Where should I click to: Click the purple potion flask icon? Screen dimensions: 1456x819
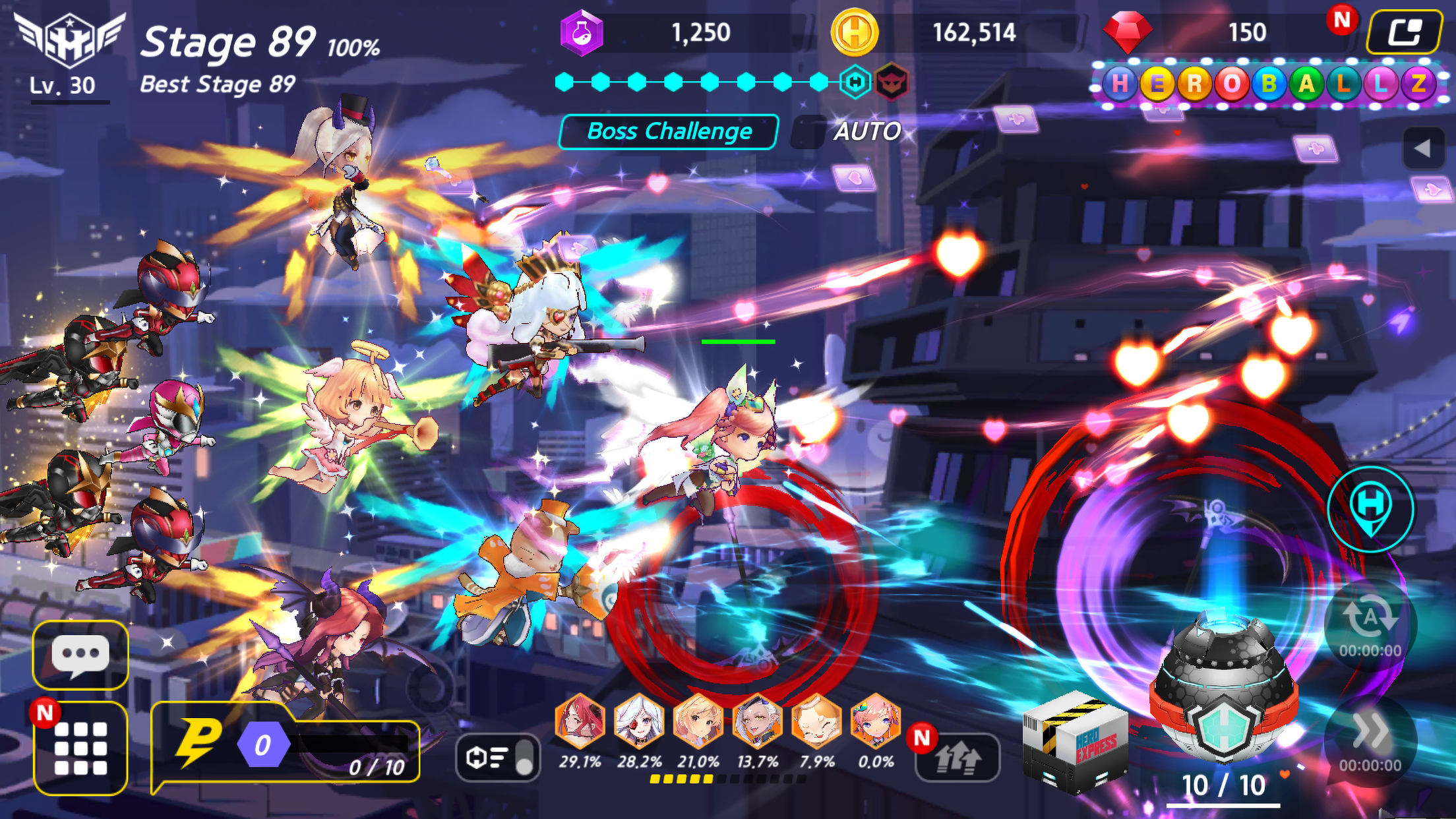(x=583, y=31)
